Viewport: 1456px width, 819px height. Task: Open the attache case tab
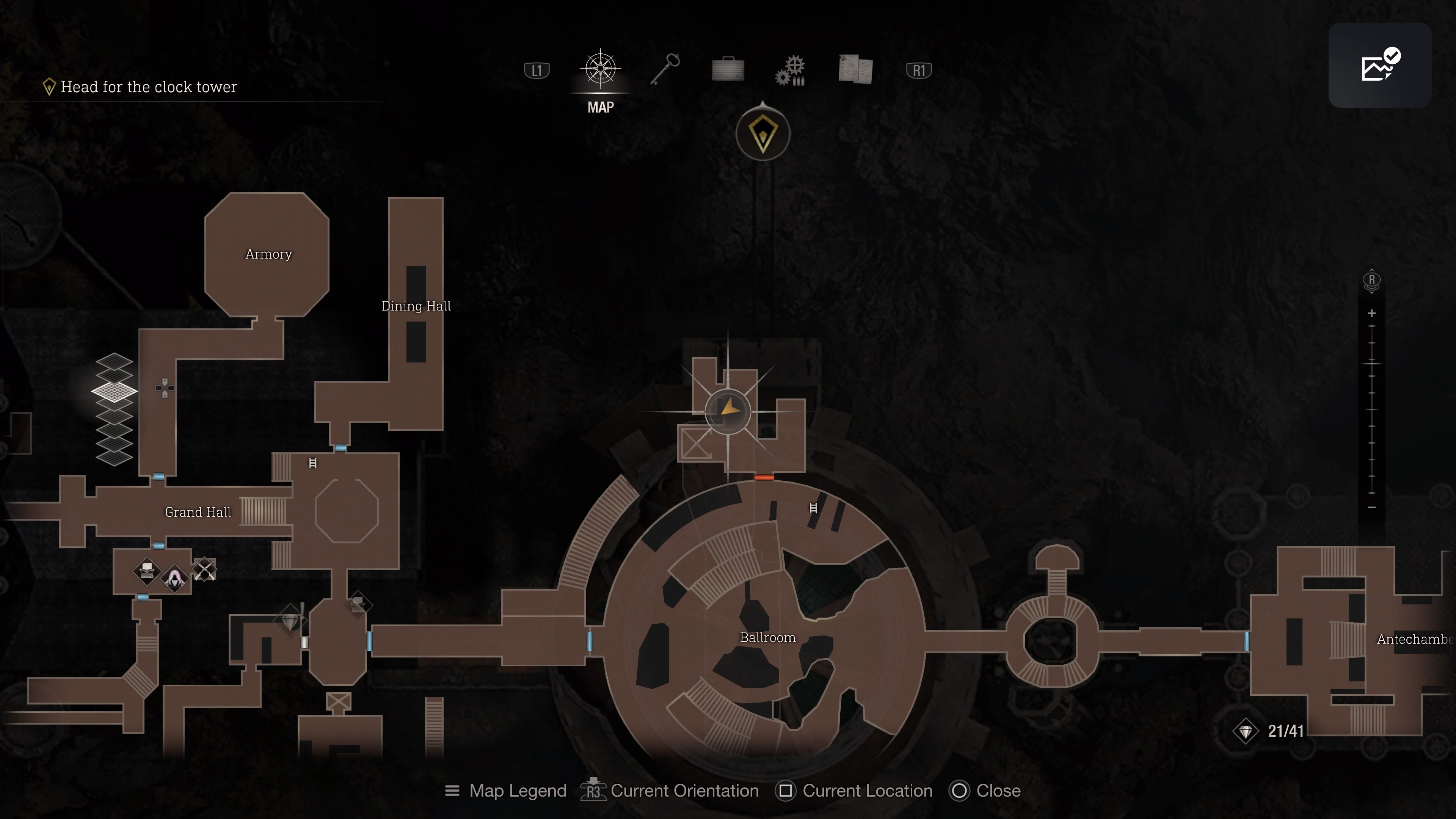click(728, 69)
